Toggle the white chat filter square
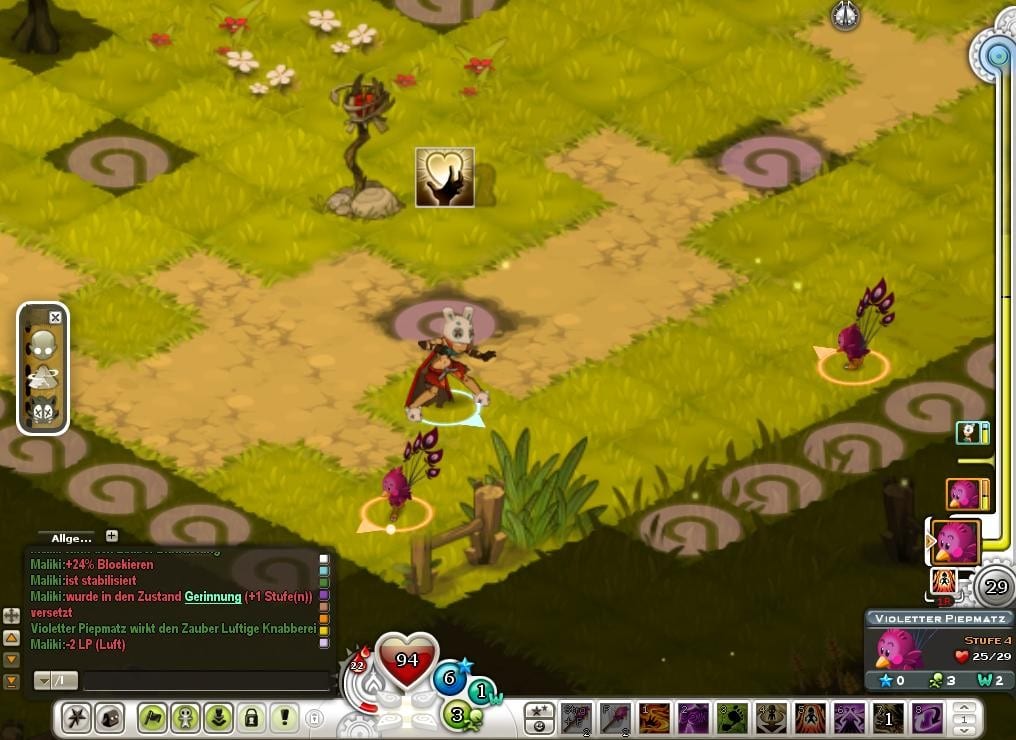The width and height of the screenshot is (1016, 740). pyautogui.click(x=323, y=560)
